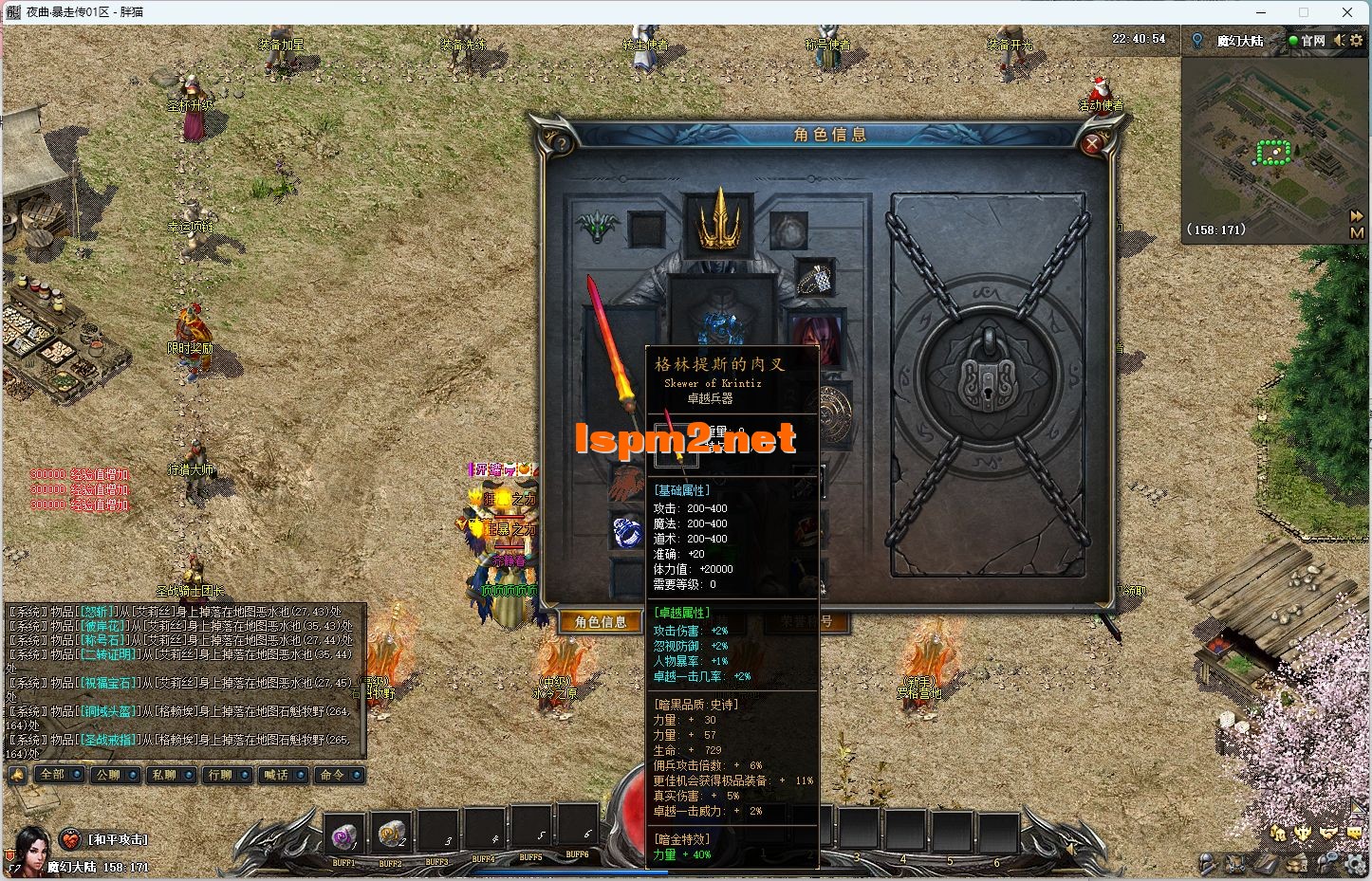Open the help question mark button

tap(561, 144)
